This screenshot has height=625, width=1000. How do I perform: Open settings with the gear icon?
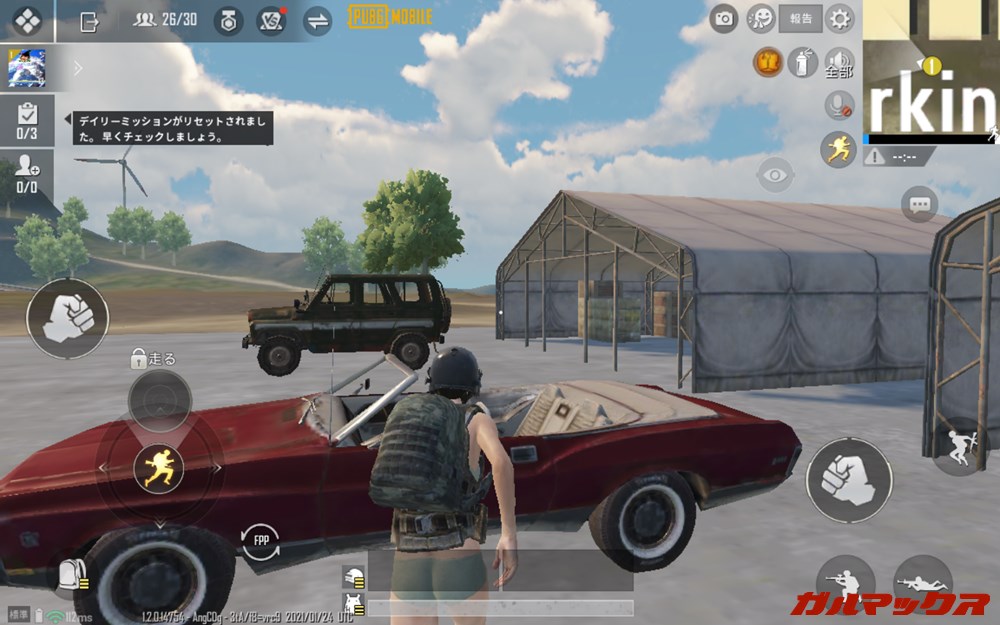(x=840, y=18)
